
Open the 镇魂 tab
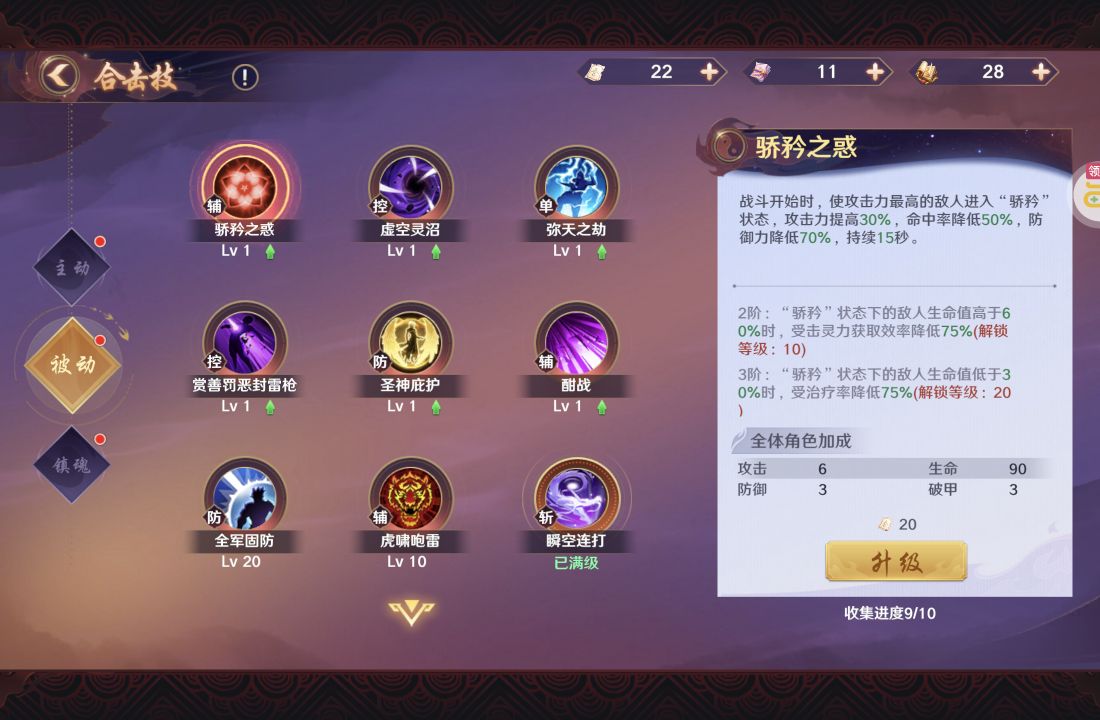coord(72,463)
